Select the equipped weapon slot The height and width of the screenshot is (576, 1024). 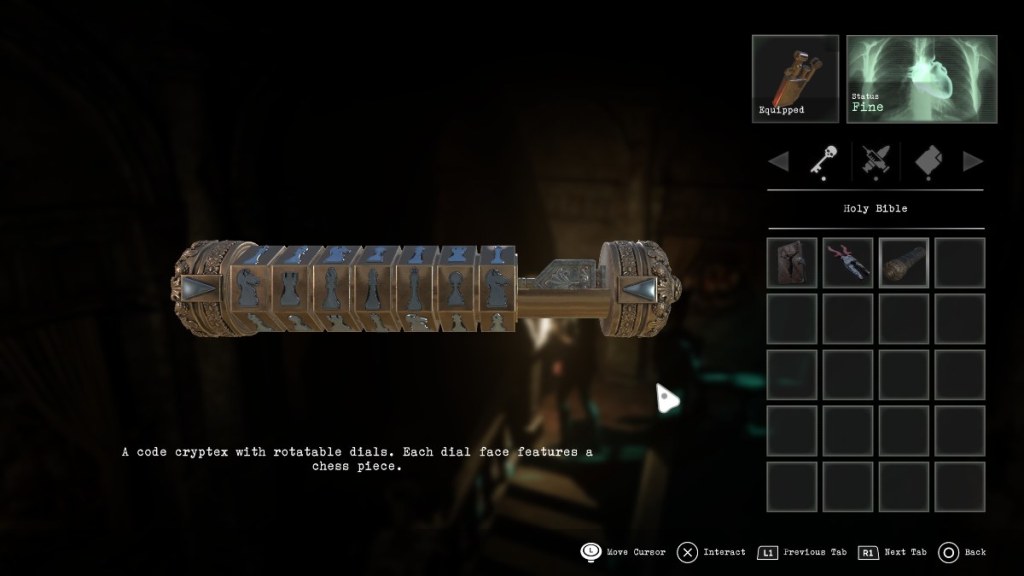pos(795,79)
